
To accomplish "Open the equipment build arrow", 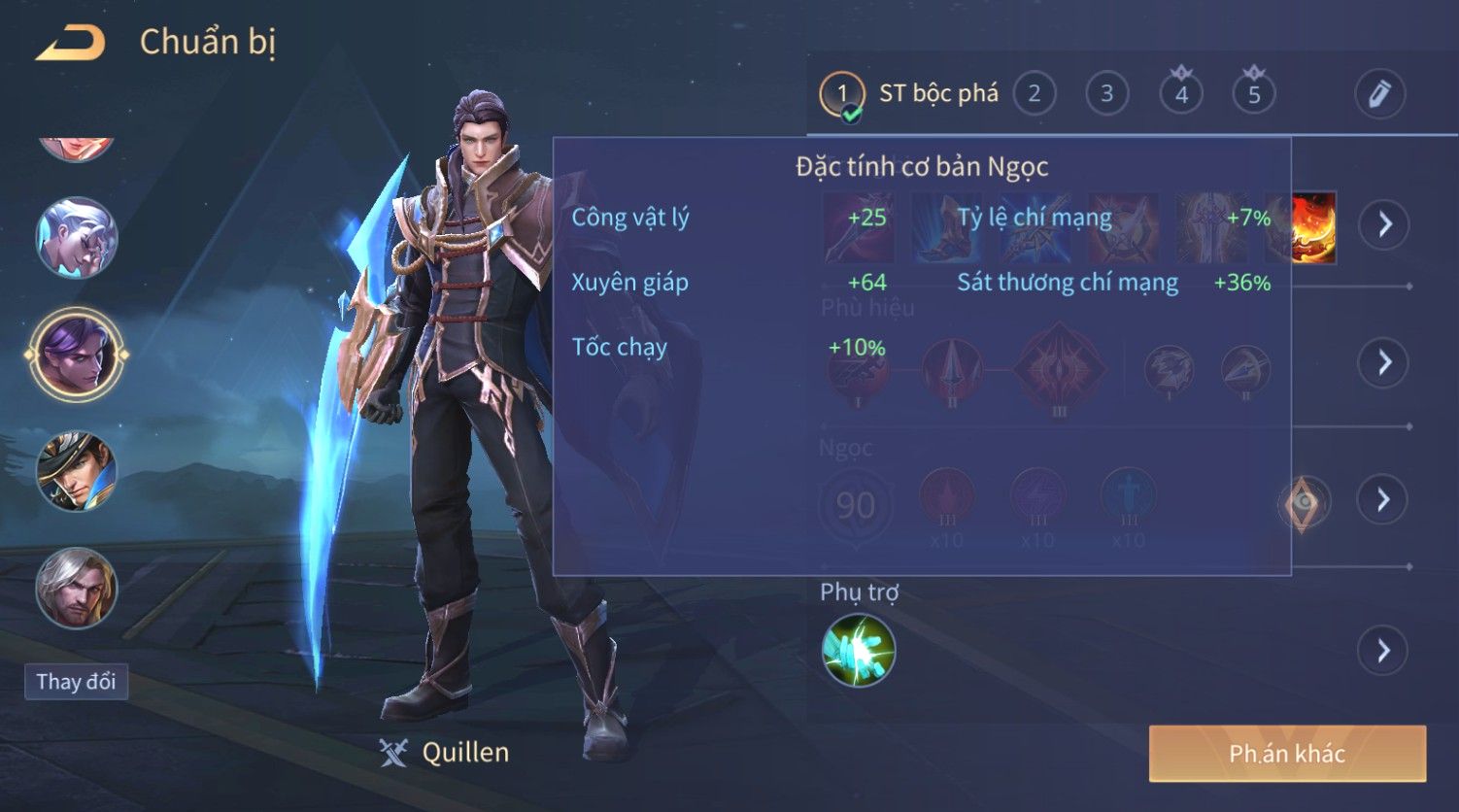I will pos(1384,225).
